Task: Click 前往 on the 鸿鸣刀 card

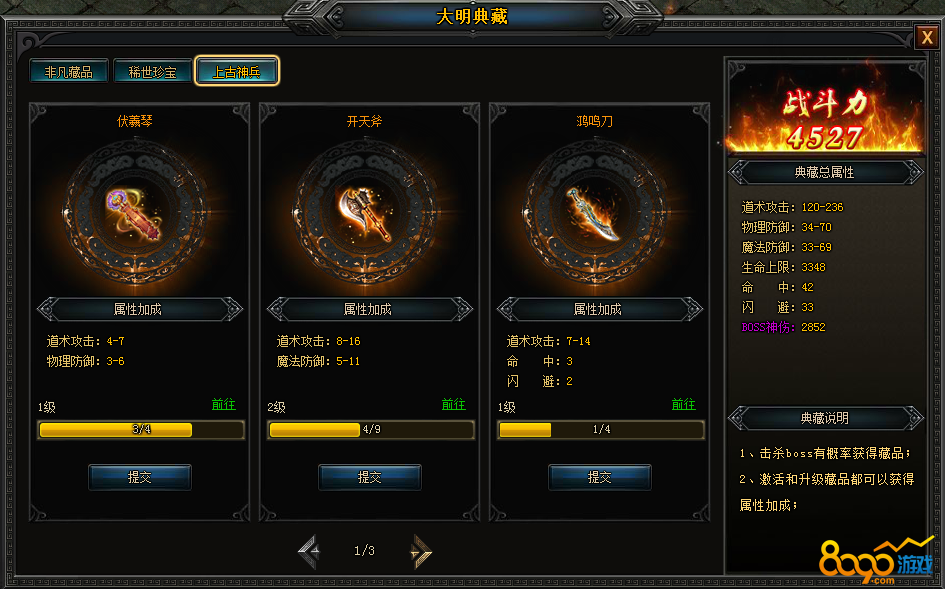Action: click(x=683, y=405)
